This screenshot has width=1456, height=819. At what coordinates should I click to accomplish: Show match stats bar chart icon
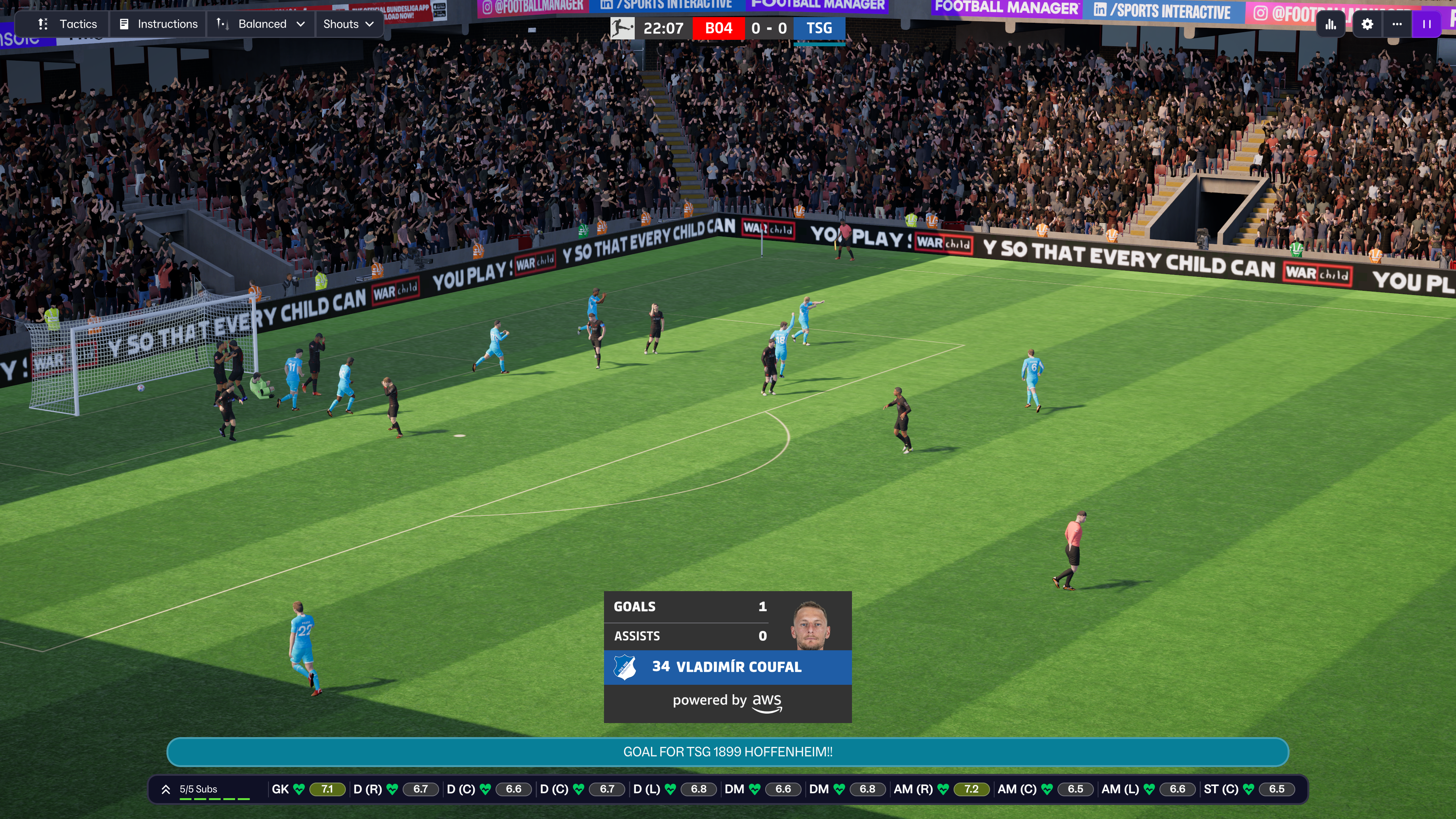tap(1330, 24)
